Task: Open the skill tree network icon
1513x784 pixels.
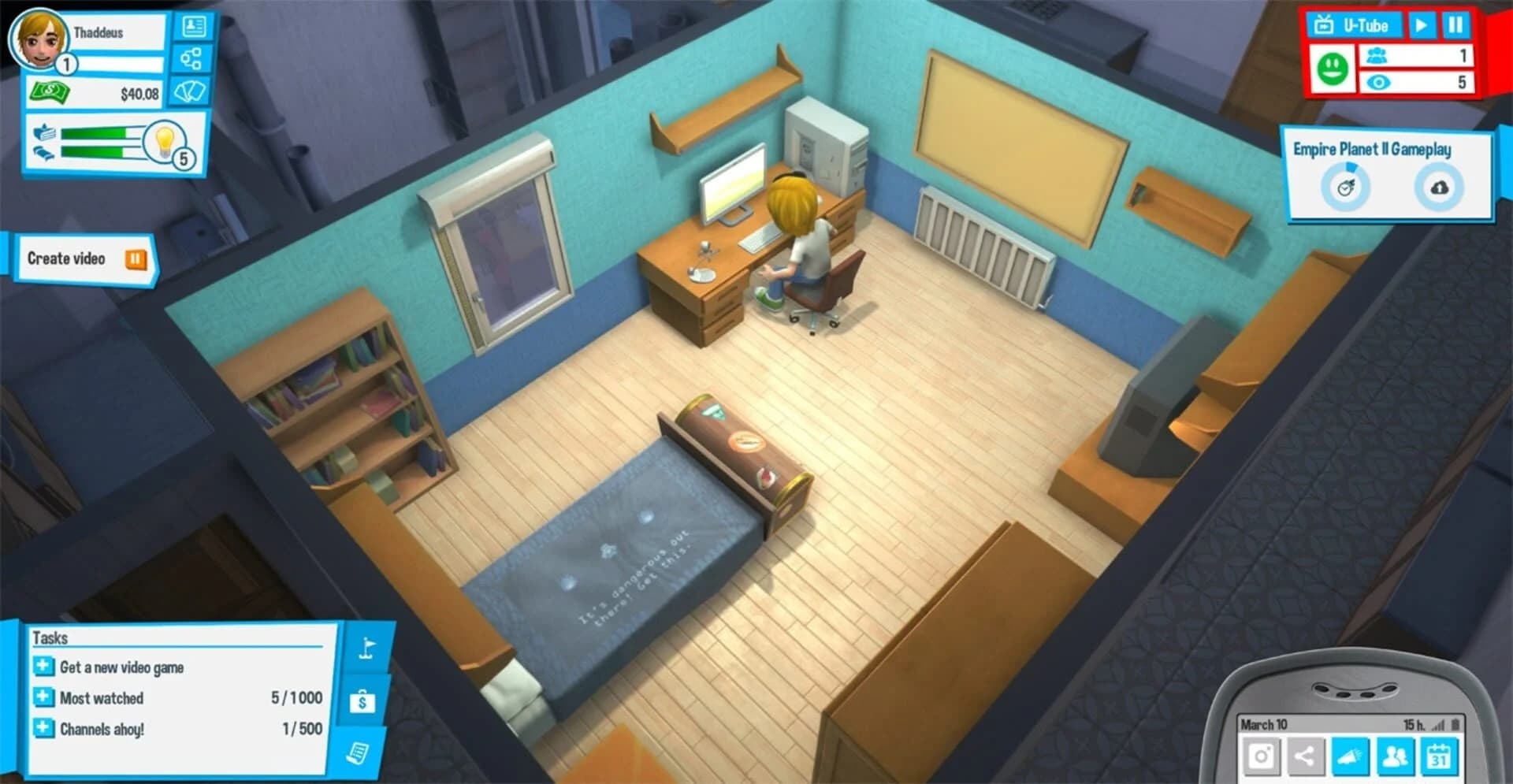Action: pyautogui.click(x=191, y=59)
